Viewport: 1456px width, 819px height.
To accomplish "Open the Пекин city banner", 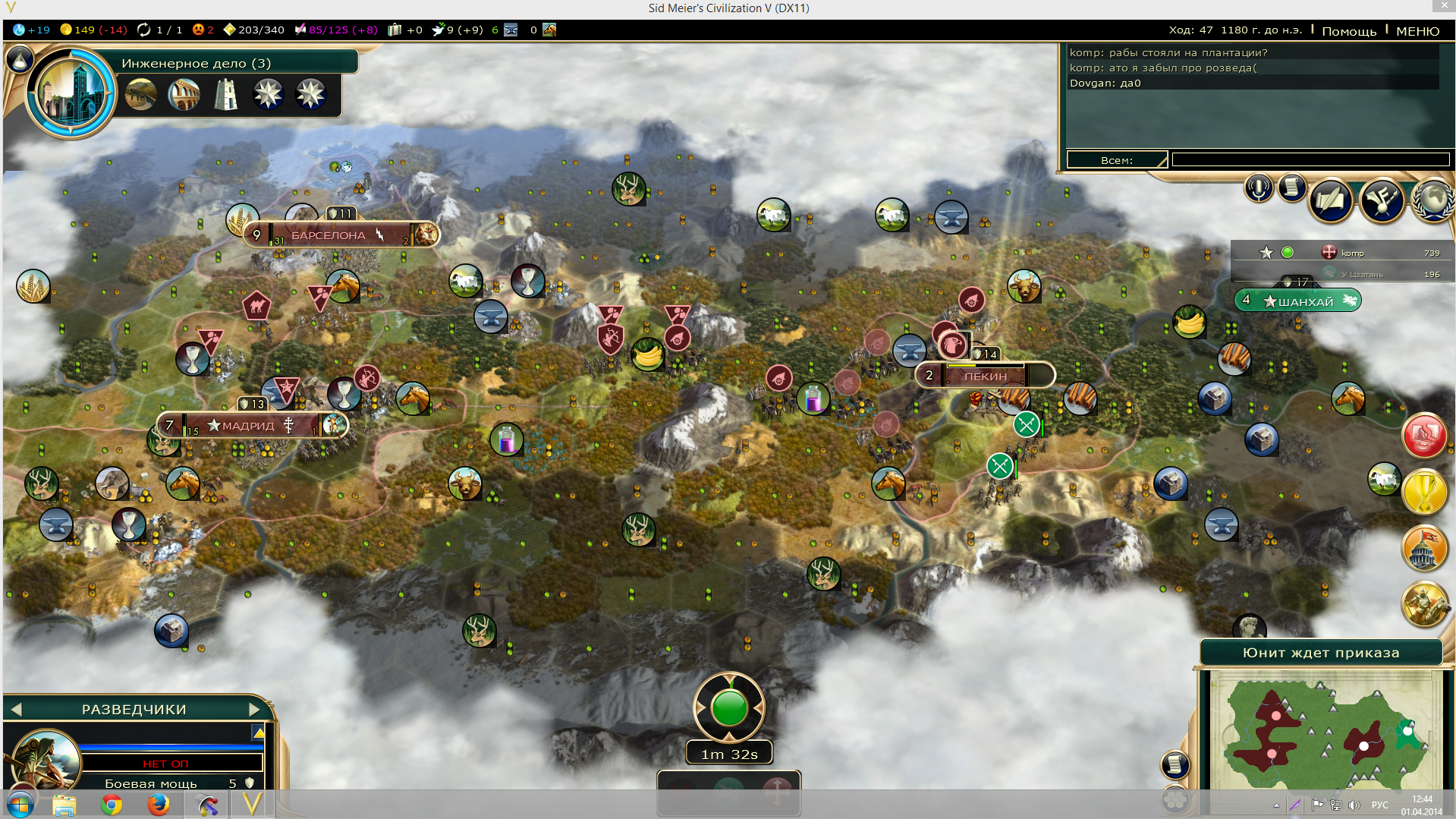I will (x=985, y=376).
